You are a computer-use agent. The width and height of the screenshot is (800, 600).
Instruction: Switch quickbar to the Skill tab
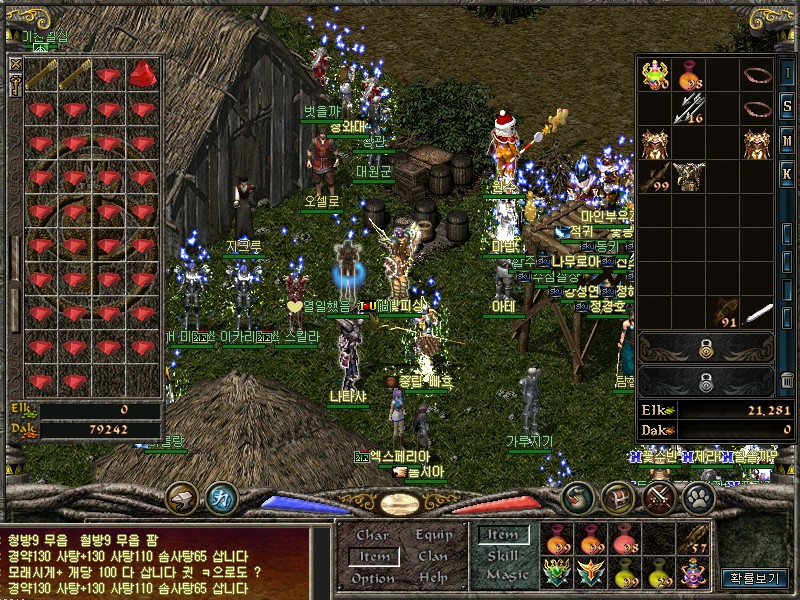[x=502, y=556]
